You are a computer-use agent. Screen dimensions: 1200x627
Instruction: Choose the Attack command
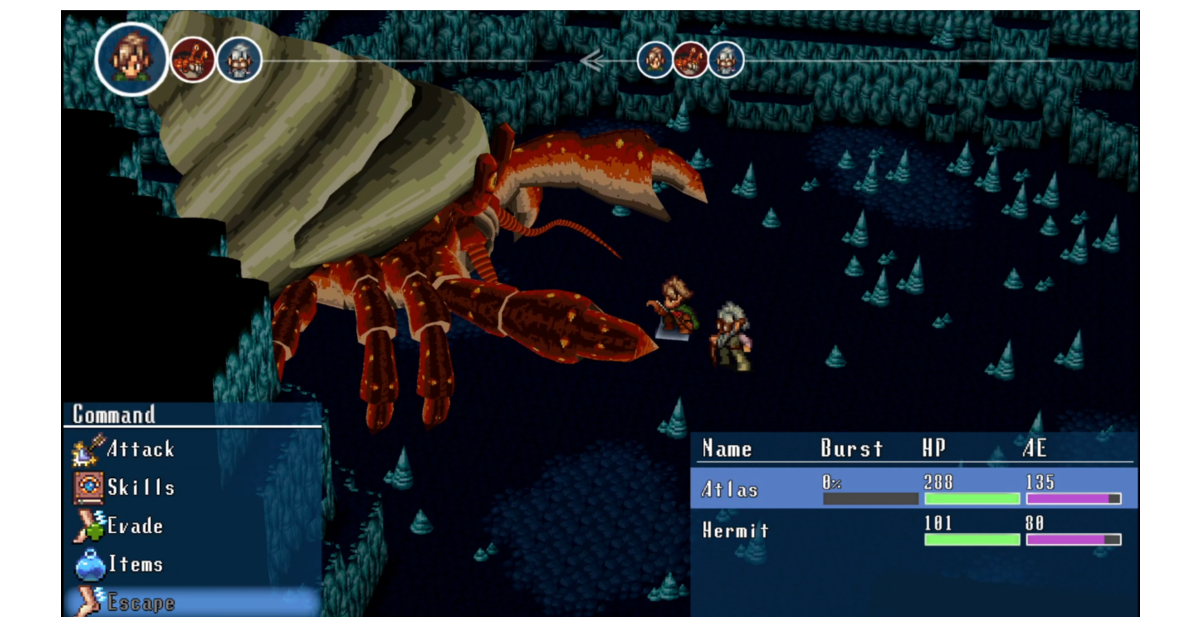[140, 450]
